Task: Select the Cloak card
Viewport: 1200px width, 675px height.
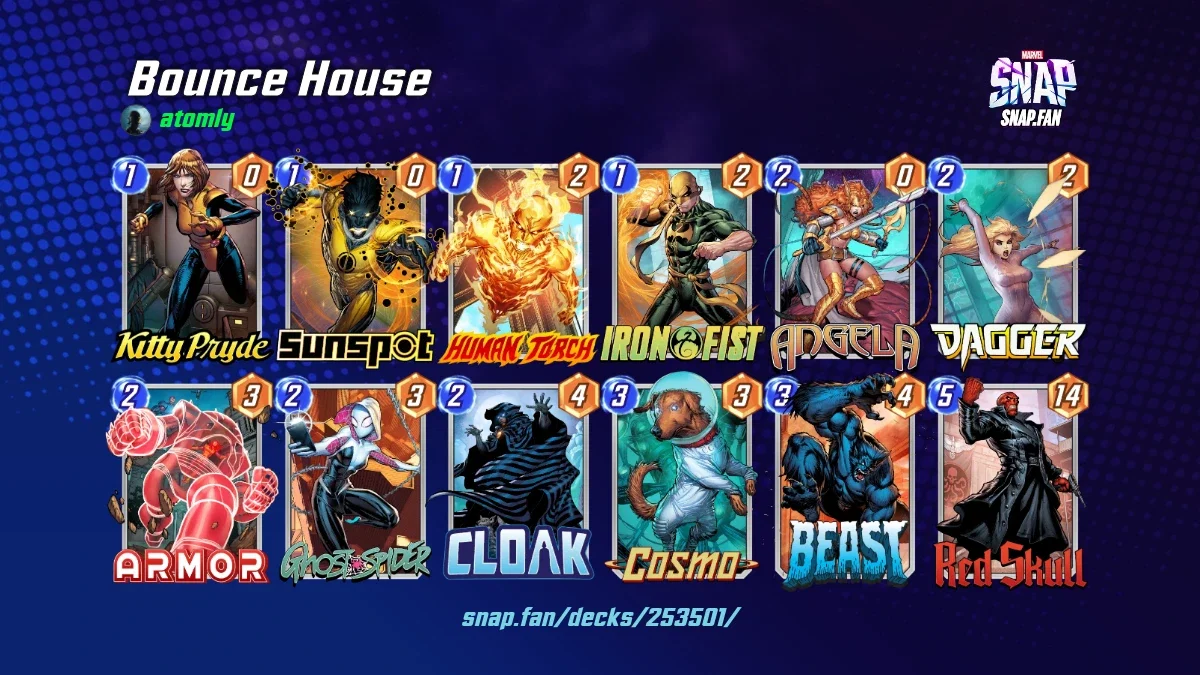Action: [518, 482]
